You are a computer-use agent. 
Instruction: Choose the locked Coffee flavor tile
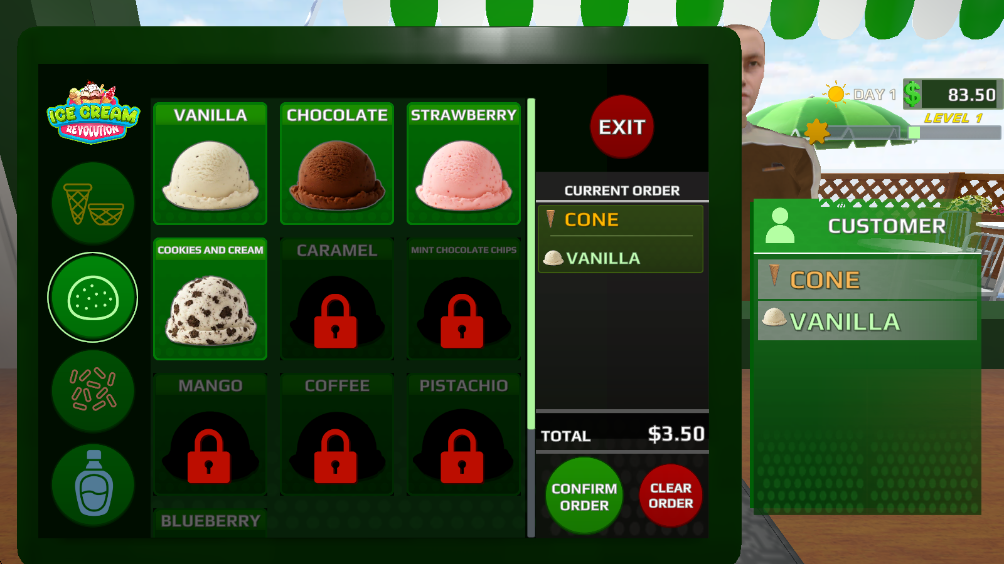pos(337,434)
